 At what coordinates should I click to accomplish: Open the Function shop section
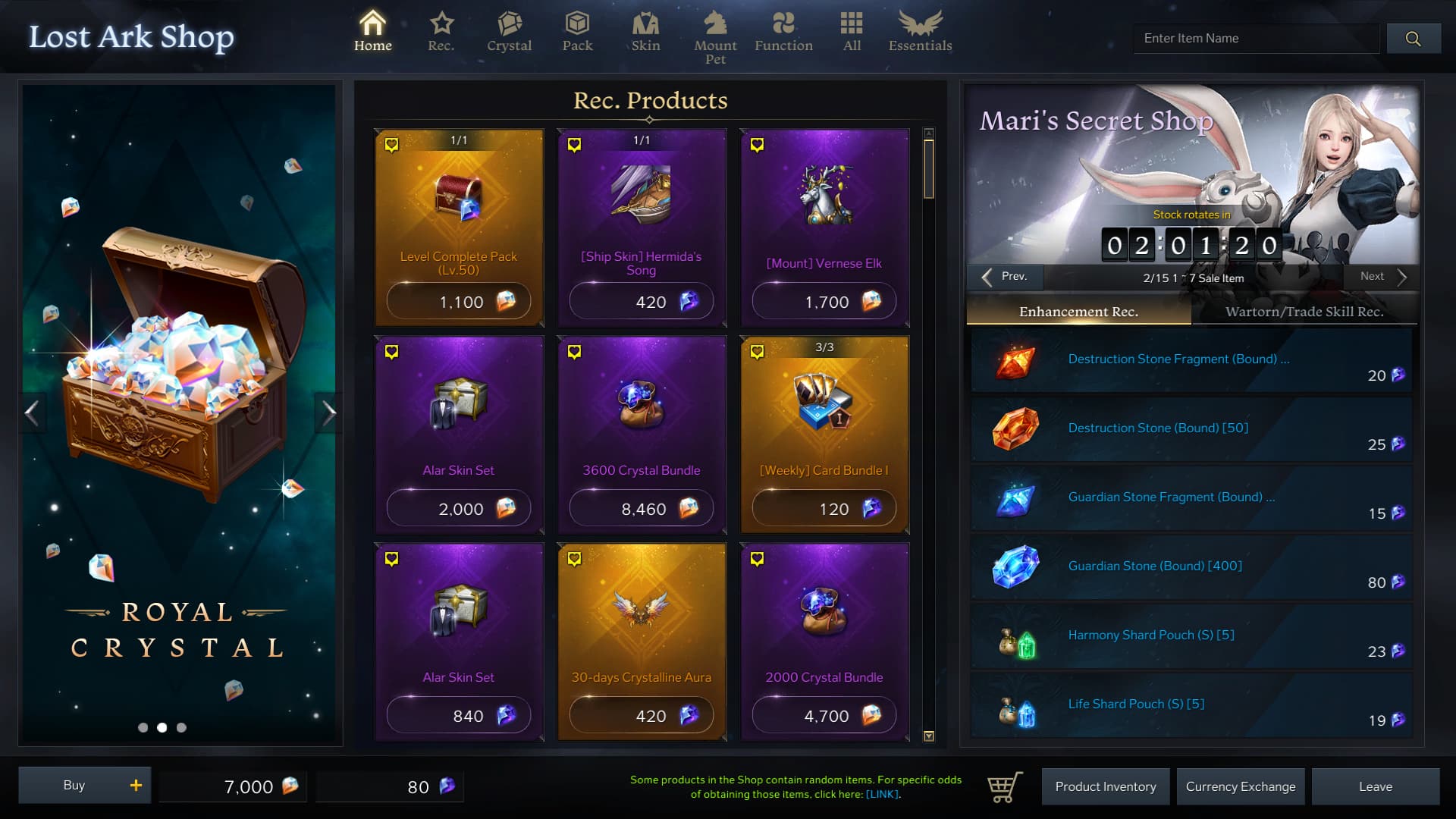pos(784,30)
